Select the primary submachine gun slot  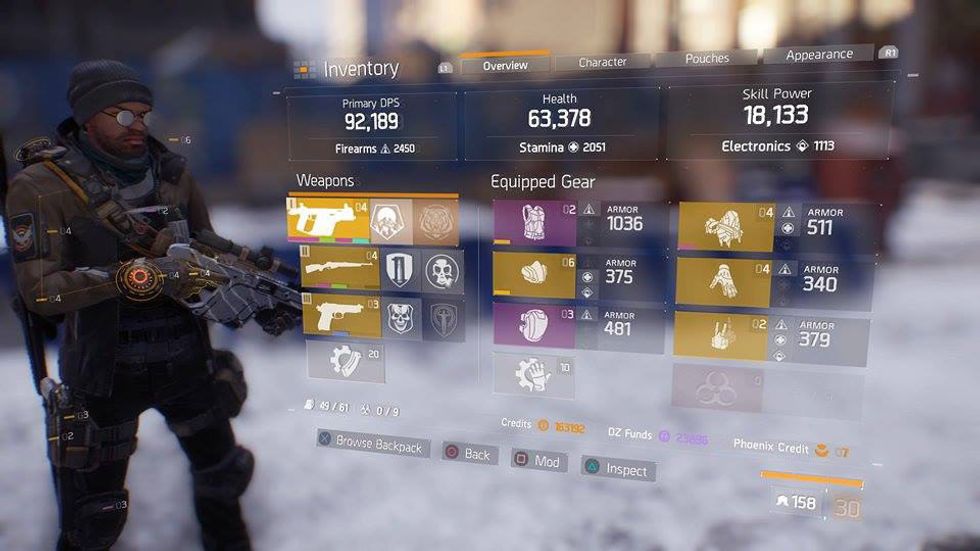[328, 220]
